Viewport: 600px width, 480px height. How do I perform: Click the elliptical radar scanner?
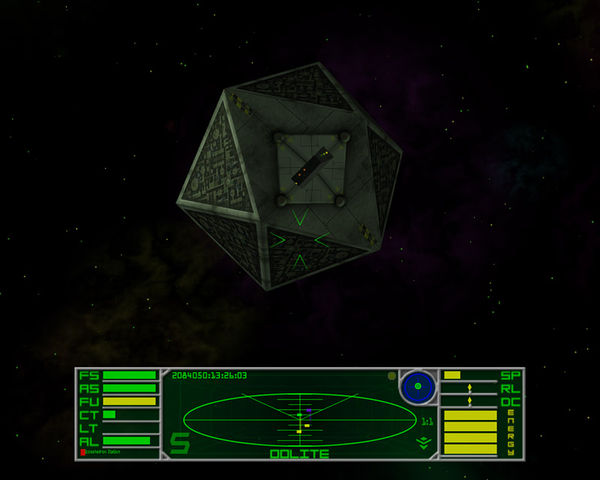click(x=300, y=419)
